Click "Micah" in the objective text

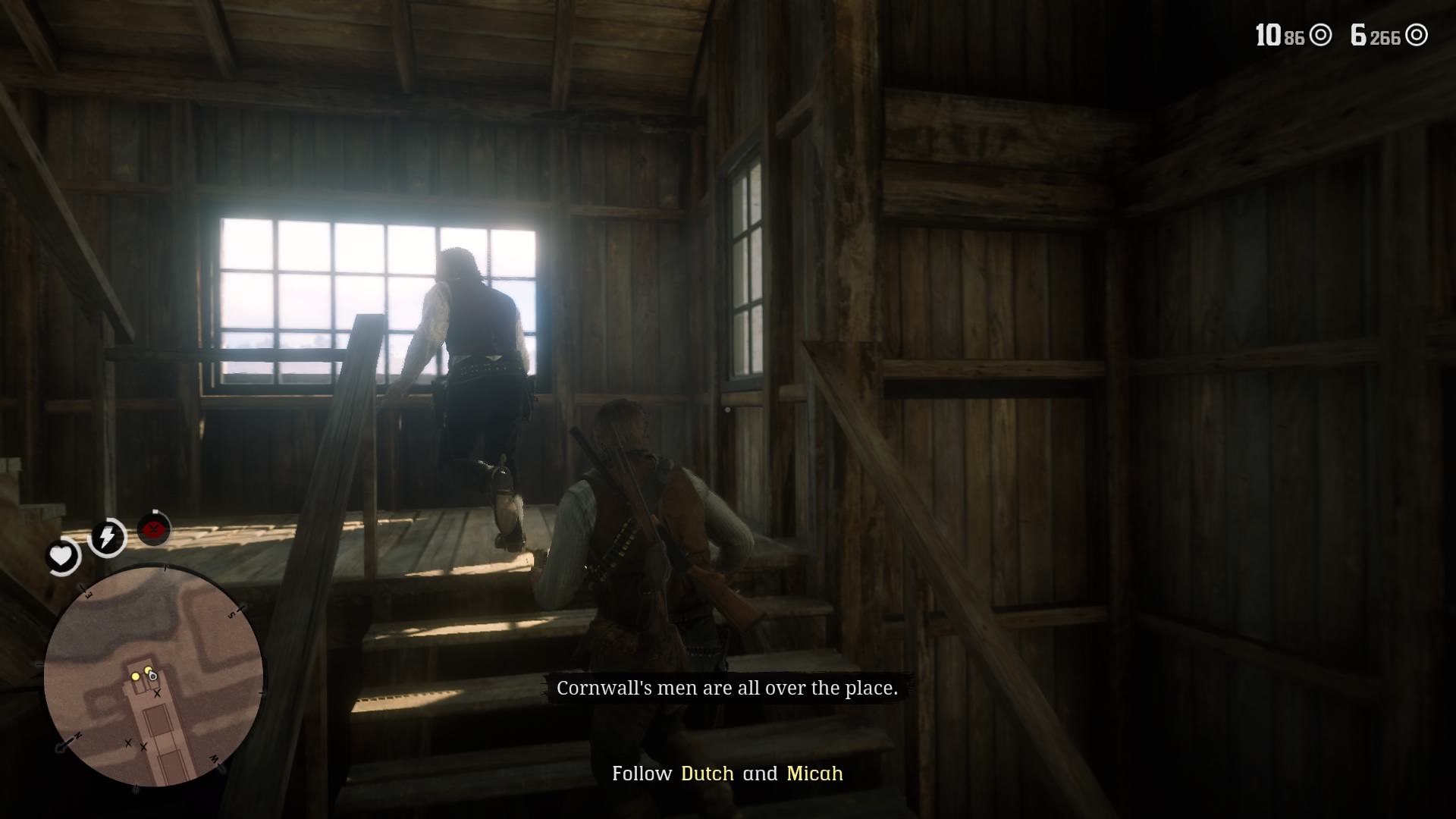(x=814, y=774)
